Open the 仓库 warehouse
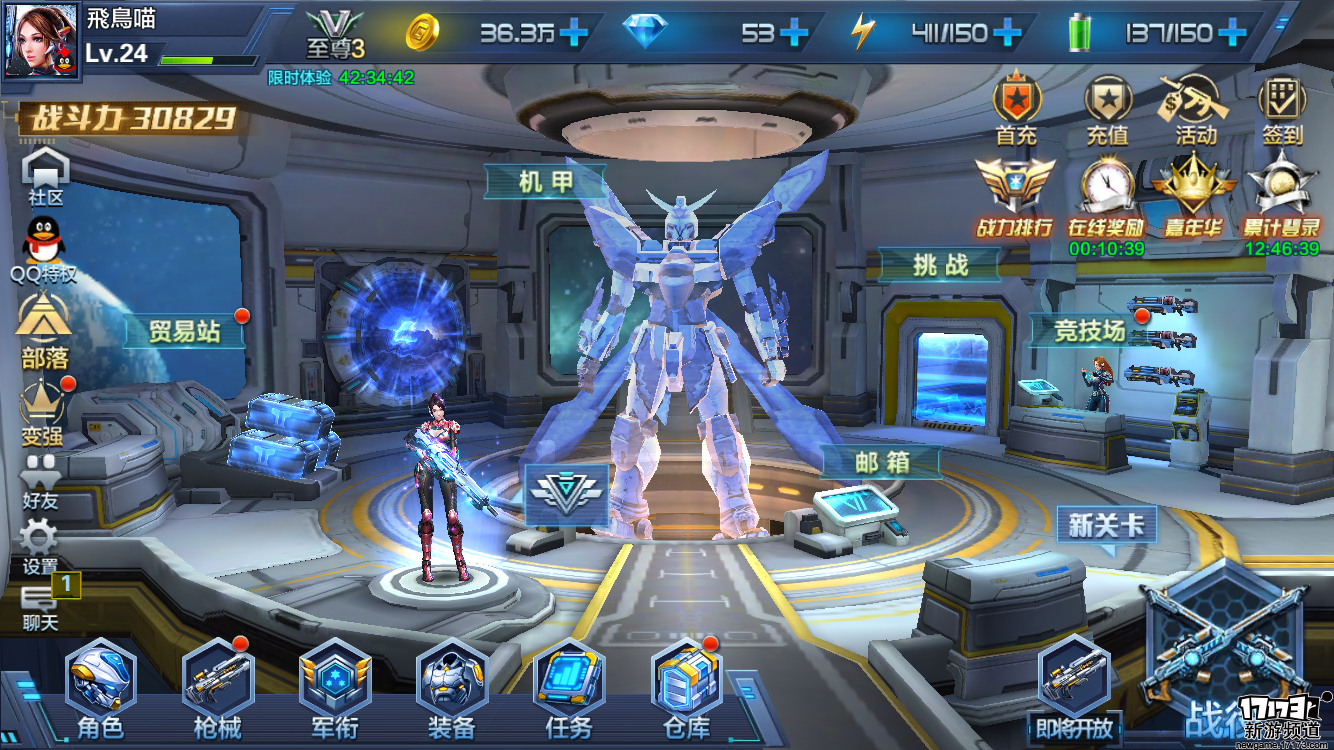Screen dimensions: 1334x750 (x=686, y=683)
